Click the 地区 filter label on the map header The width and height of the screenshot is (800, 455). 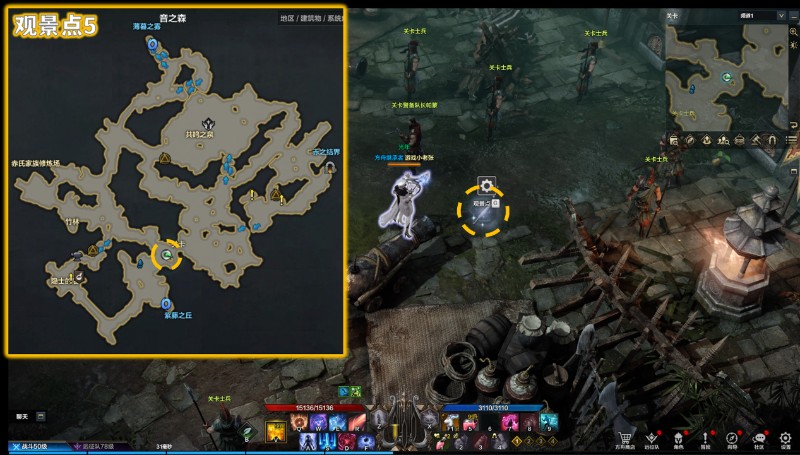(287, 18)
